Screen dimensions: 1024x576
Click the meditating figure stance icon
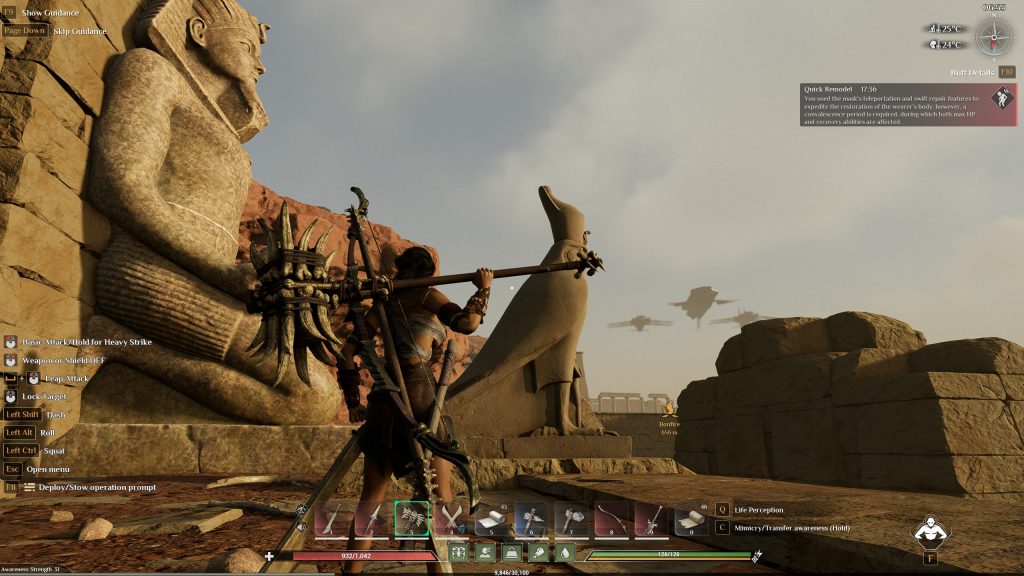(931, 530)
